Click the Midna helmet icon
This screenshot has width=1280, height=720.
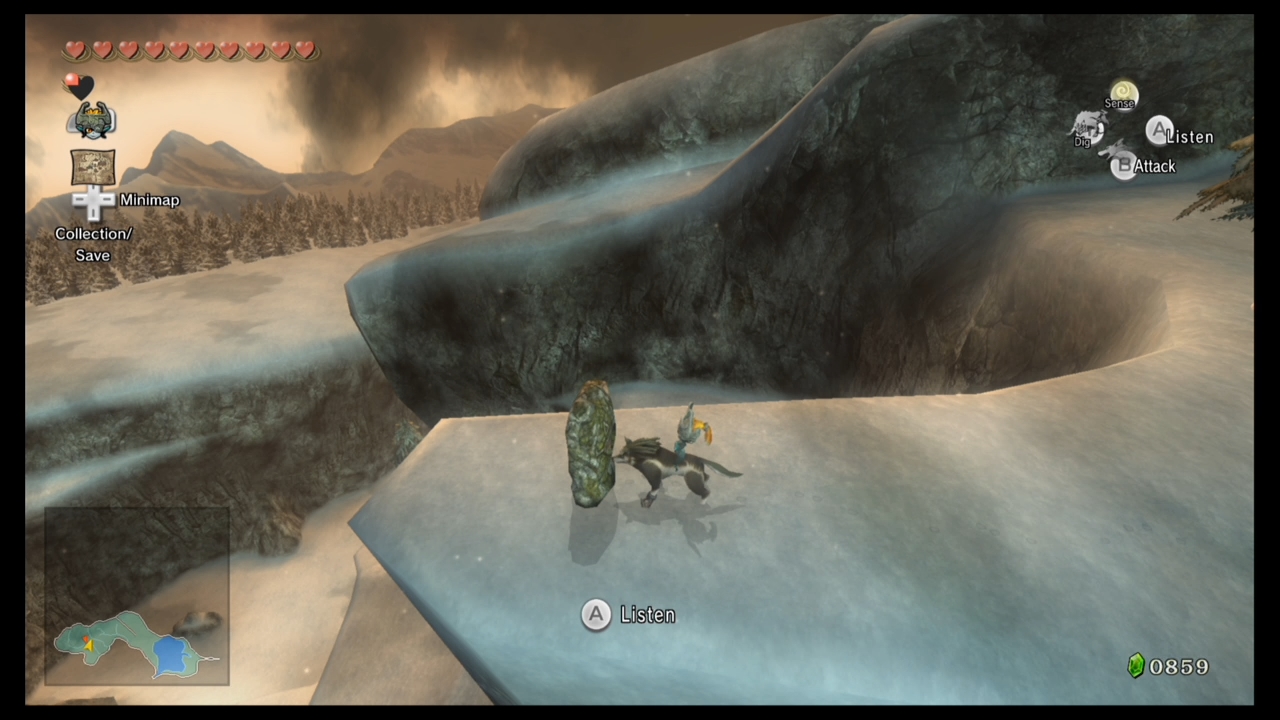(92, 120)
